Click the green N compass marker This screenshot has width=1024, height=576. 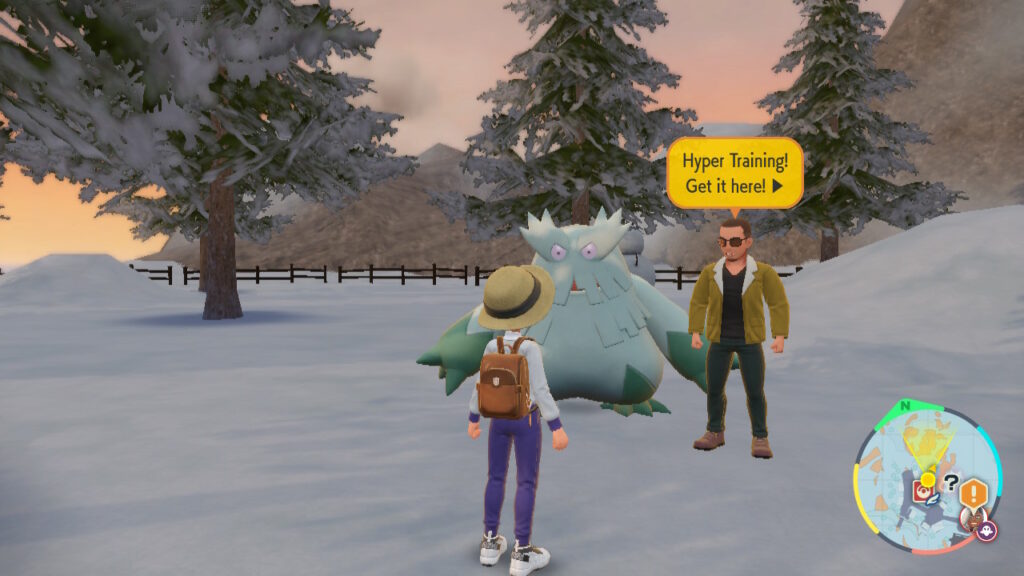(906, 406)
